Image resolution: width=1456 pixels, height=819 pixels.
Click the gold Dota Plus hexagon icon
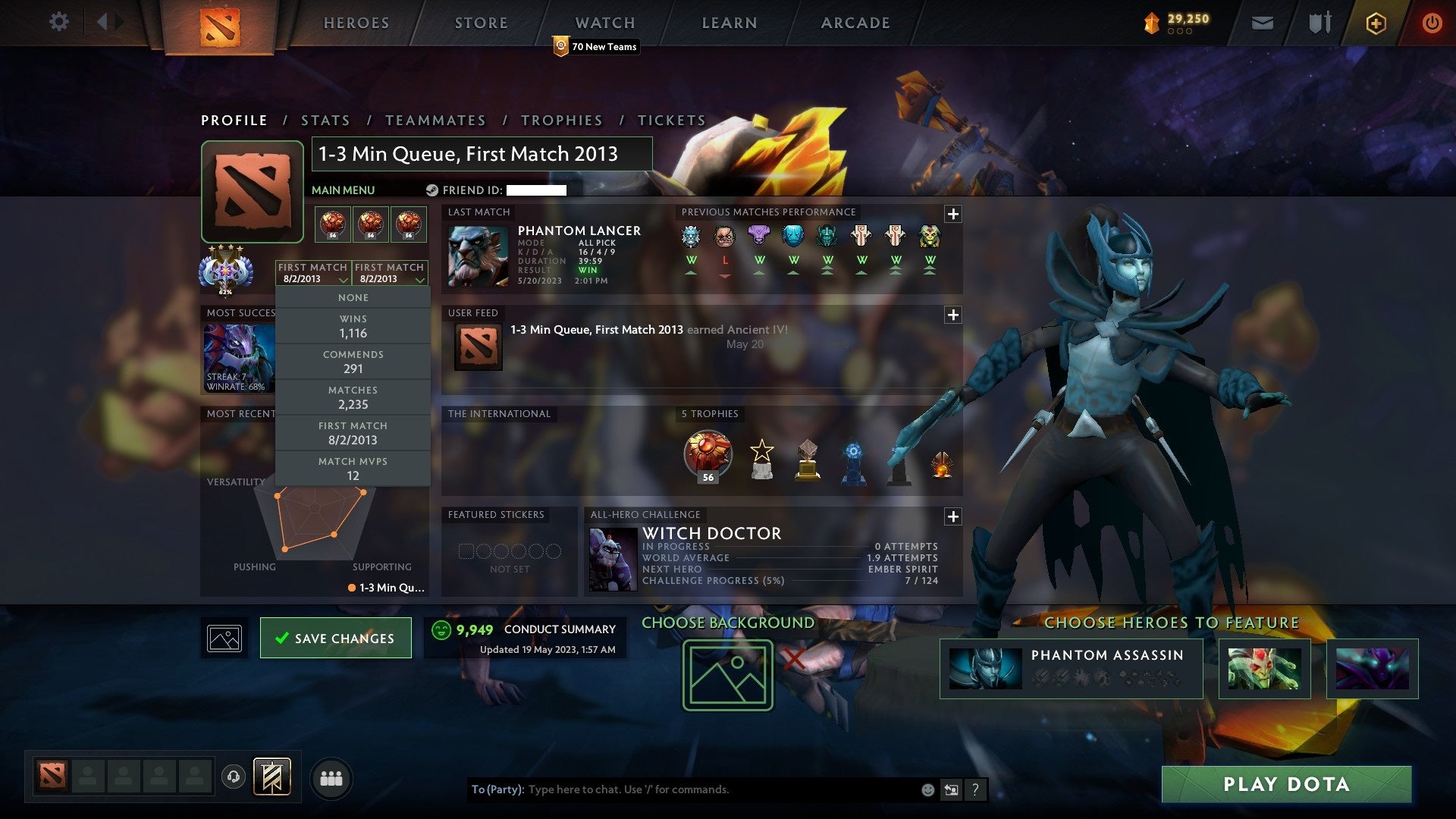tap(1377, 23)
